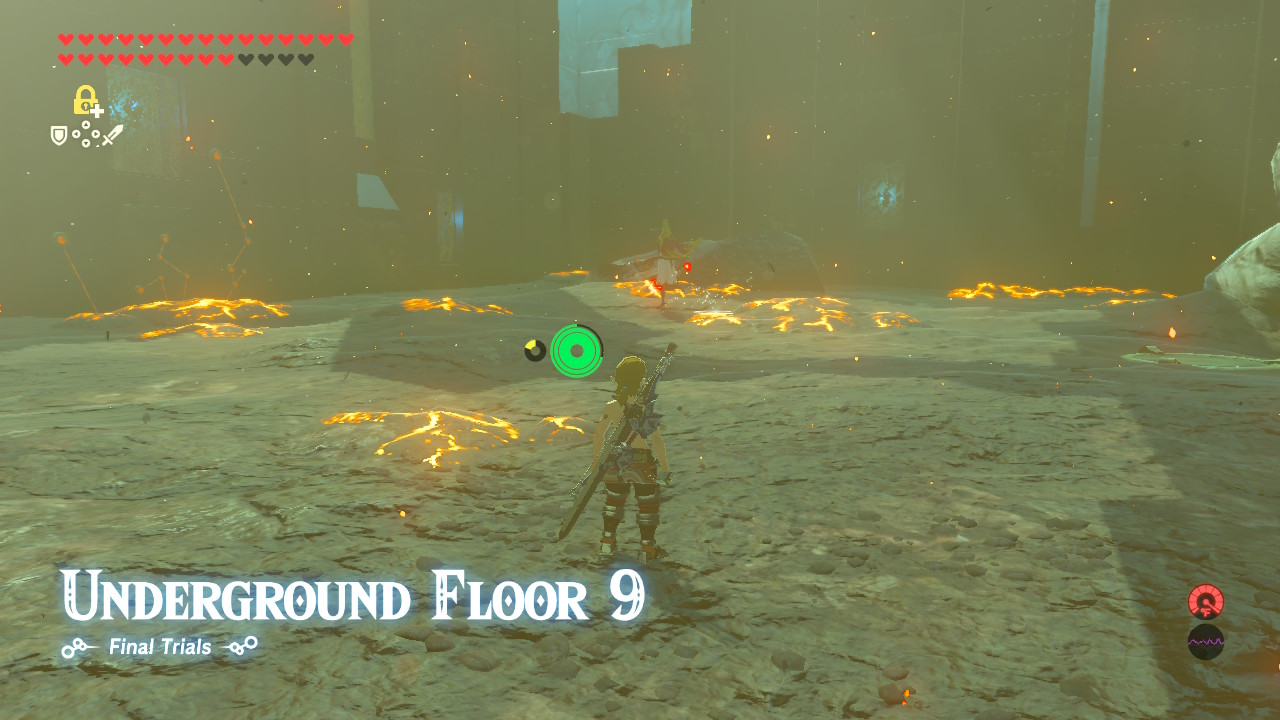The image size is (1280, 720).
Task: Toggle the right arrow on the D-pad
Action: [x=95, y=133]
